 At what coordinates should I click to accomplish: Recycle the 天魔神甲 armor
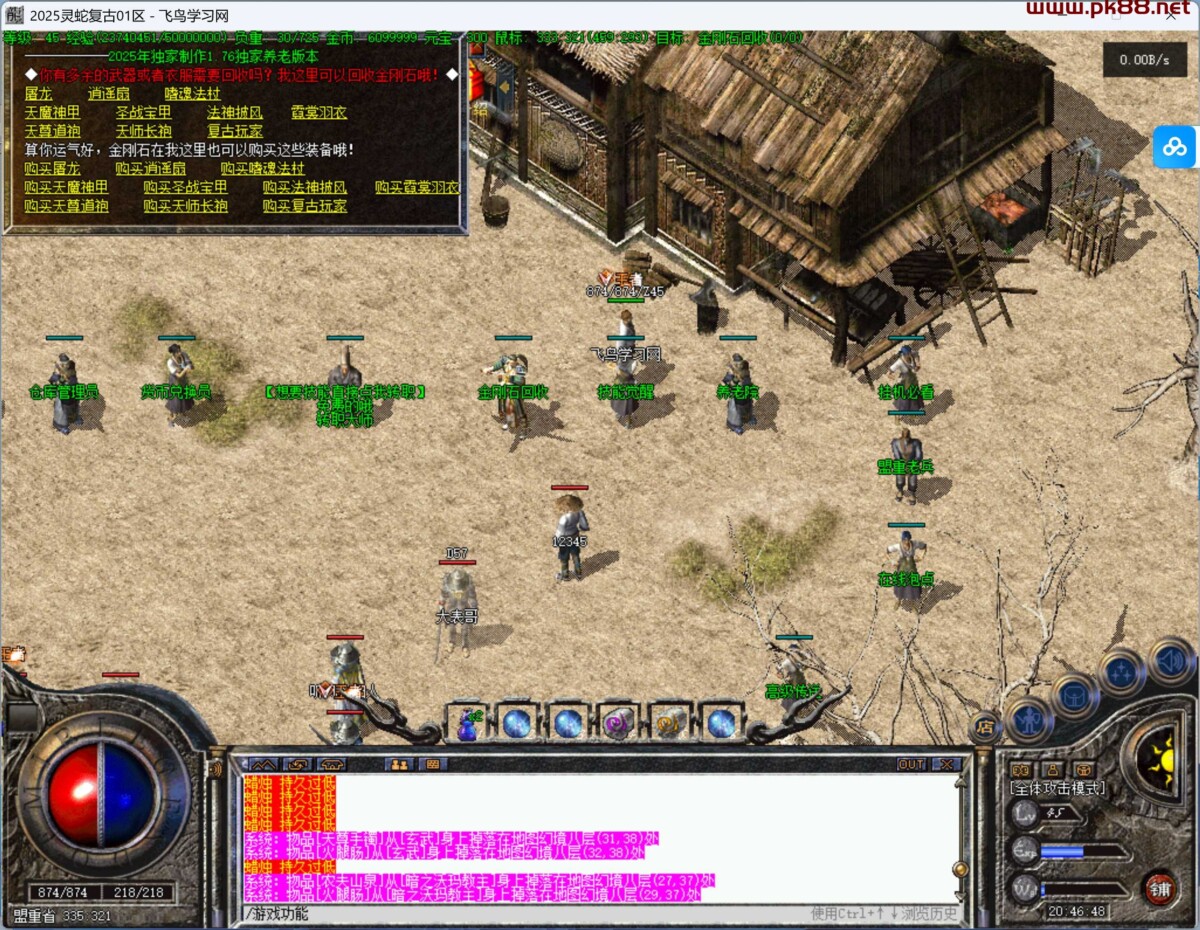(x=52, y=112)
